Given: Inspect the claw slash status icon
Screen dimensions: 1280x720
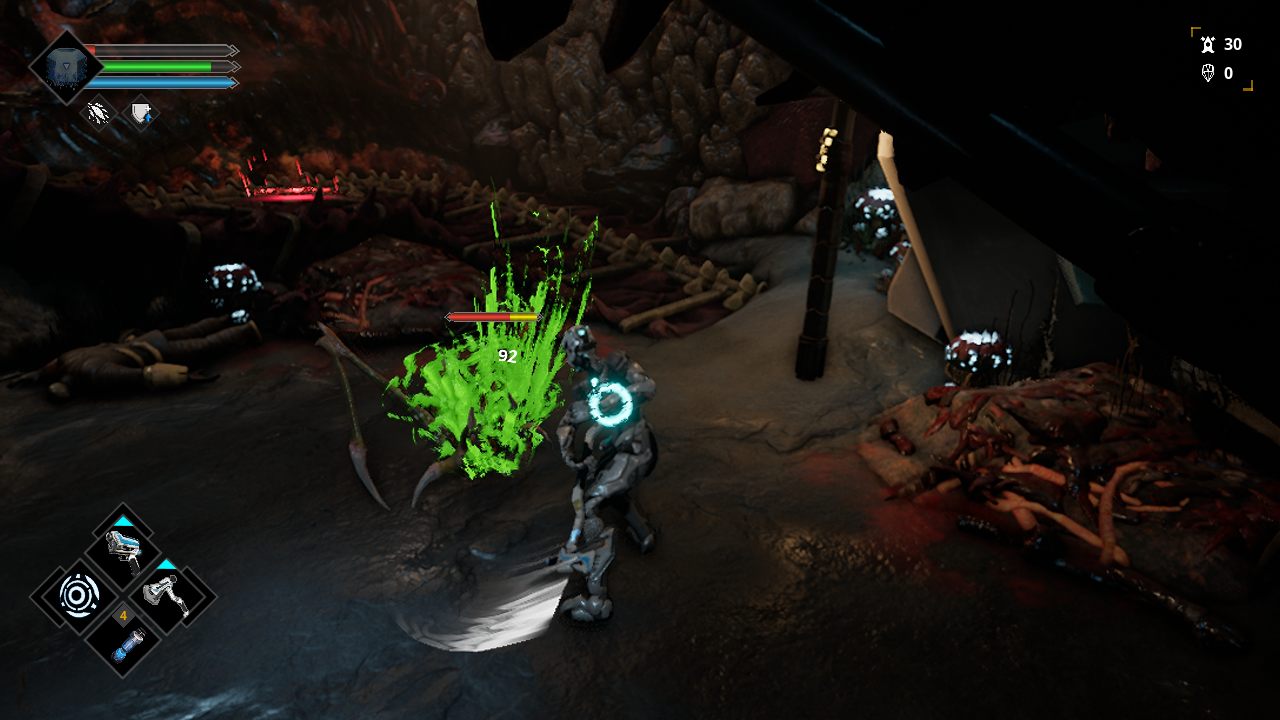Looking at the screenshot, I should pyautogui.click(x=98, y=113).
